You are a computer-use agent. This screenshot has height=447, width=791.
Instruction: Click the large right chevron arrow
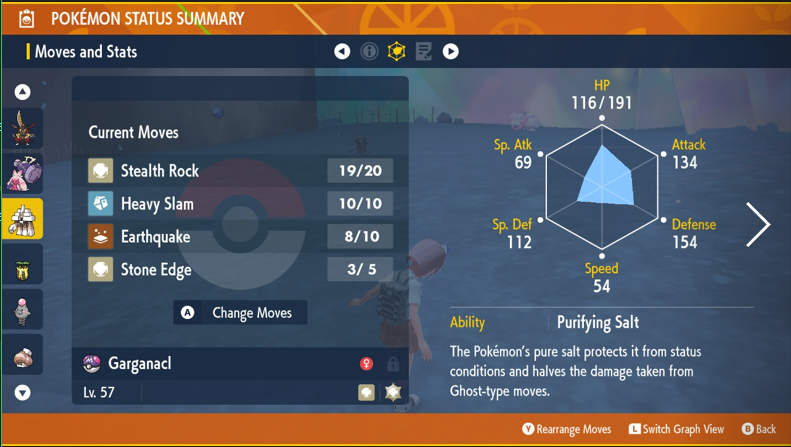759,225
